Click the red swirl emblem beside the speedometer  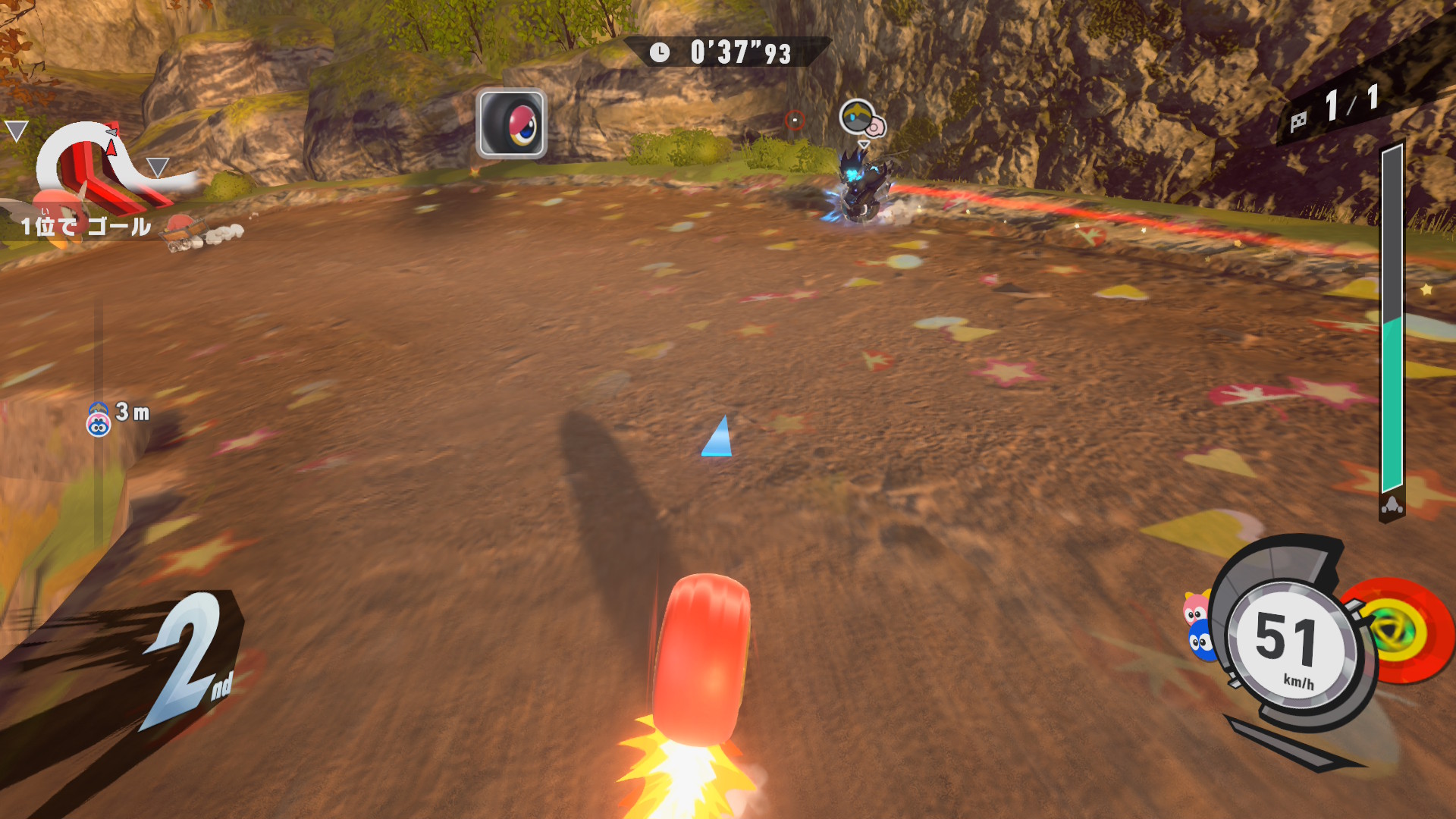pos(1398,631)
